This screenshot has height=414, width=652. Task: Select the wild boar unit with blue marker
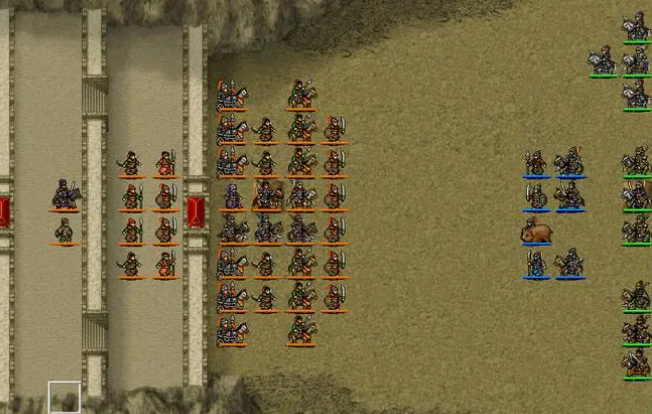[x=536, y=232]
